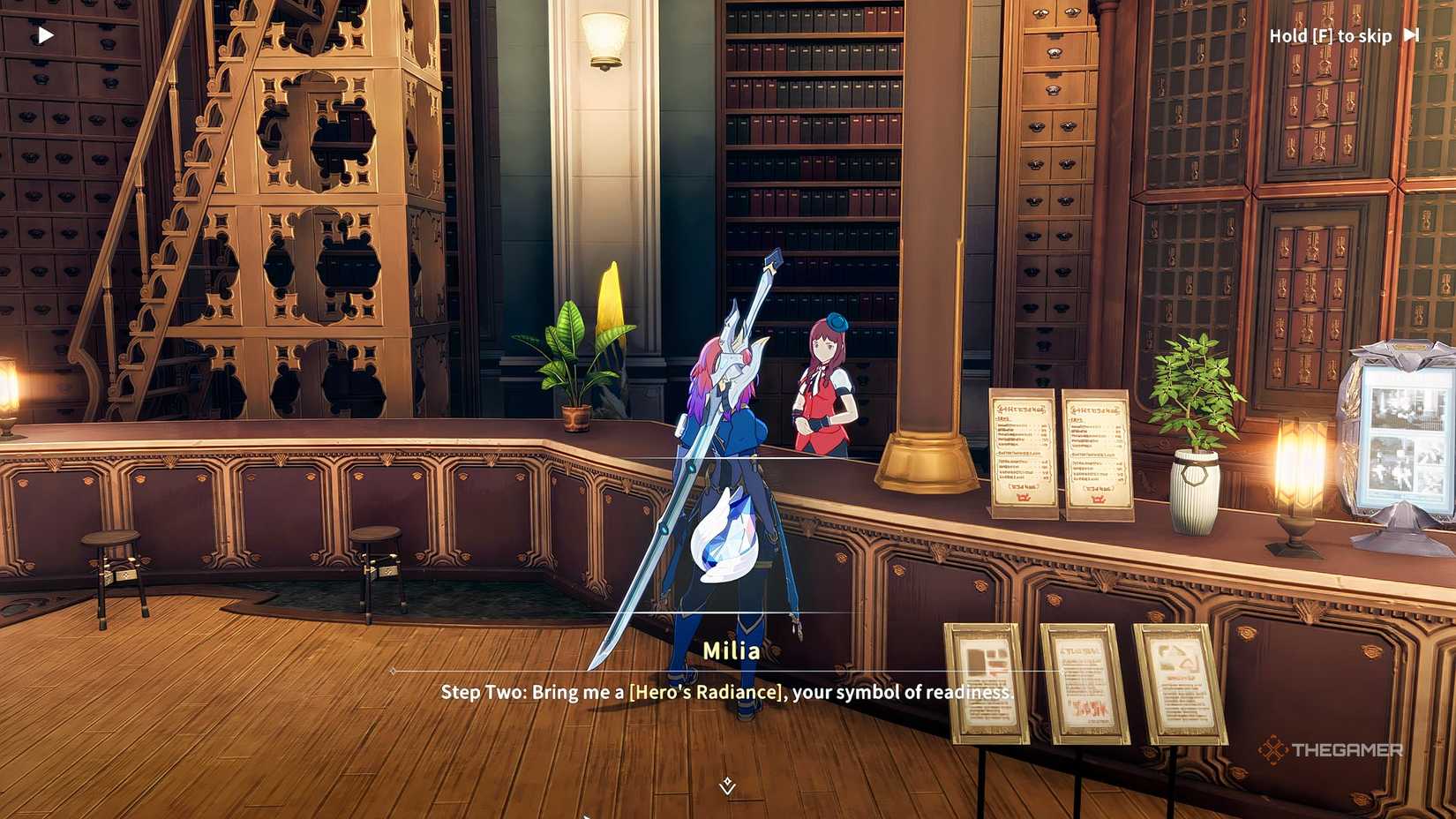
Task: Click the leftmost gold-framed document stand
Action: pyautogui.click(x=984, y=684)
